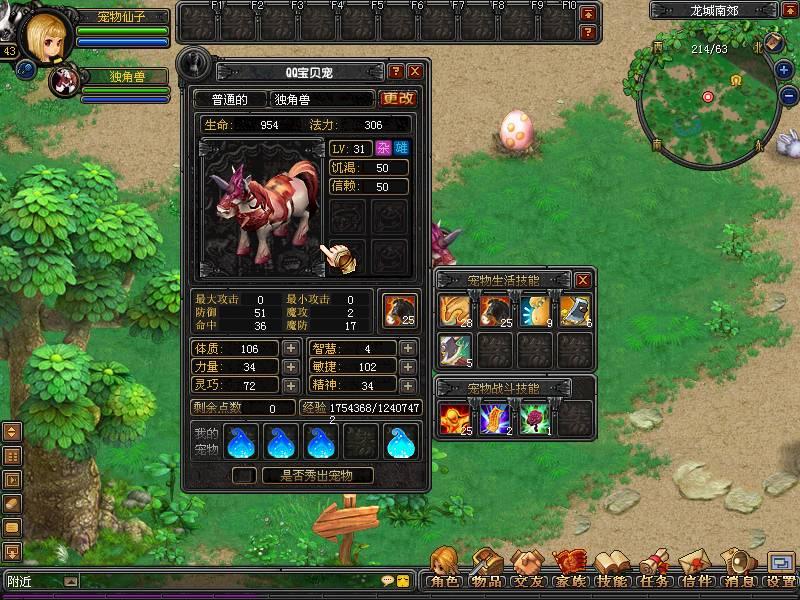Image resolution: width=800 pixels, height=600 pixels.
Task: Open help for the pet window
Action: pyautogui.click(x=396, y=72)
